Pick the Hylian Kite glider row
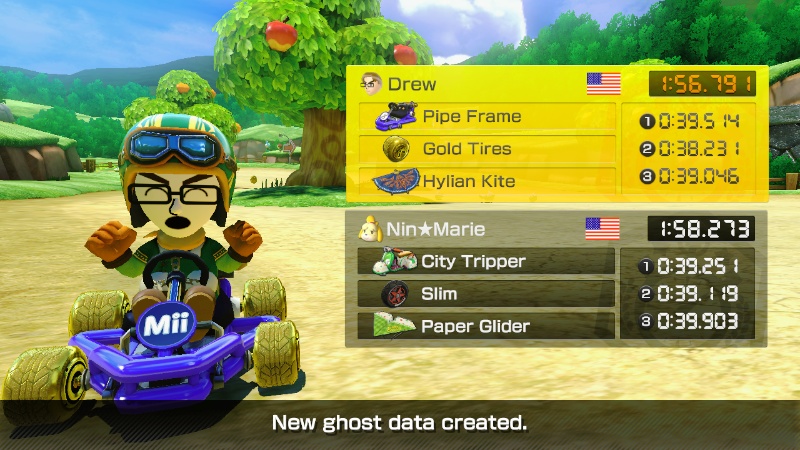This screenshot has width=800, height=450. click(x=486, y=182)
